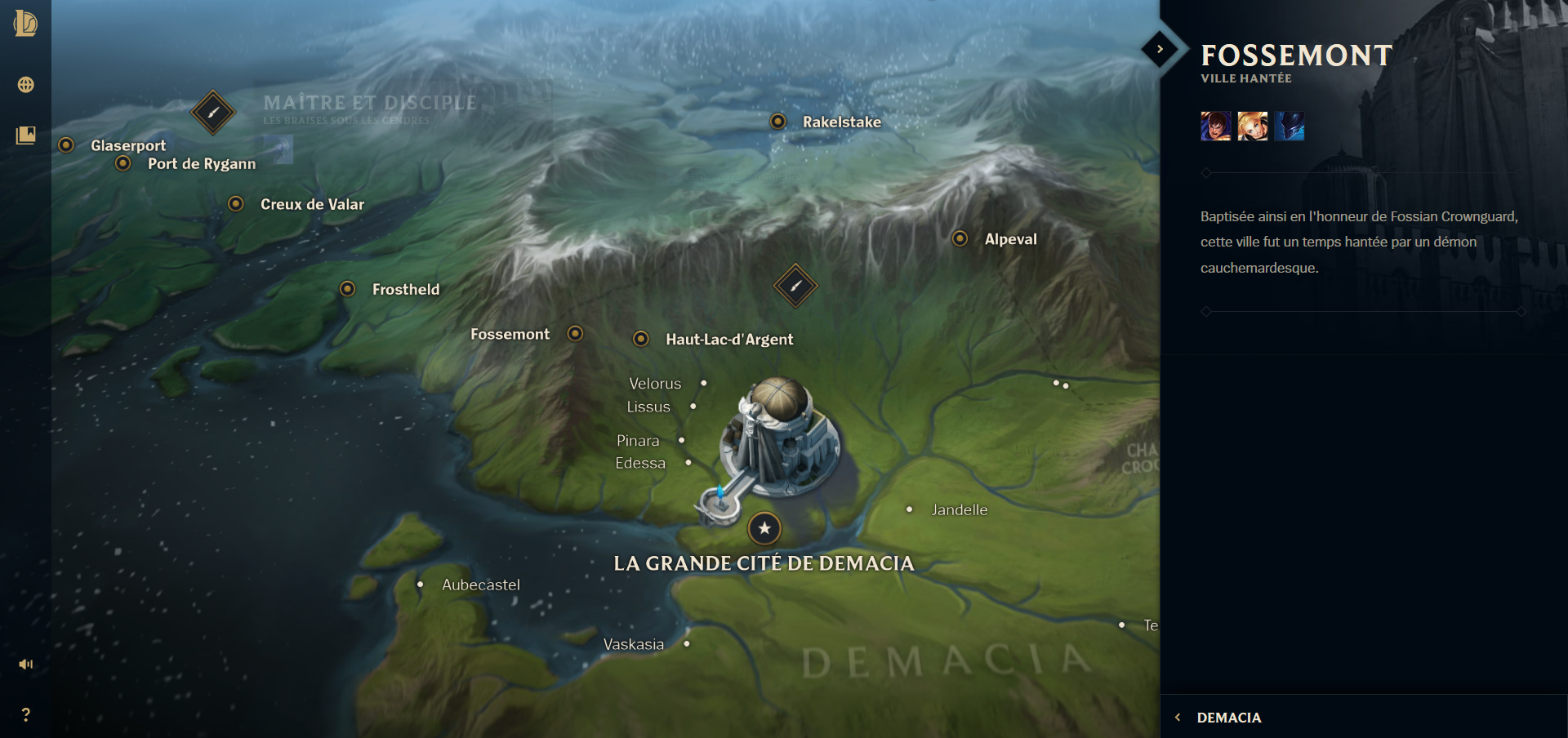Viewport: 1568px width, 738px height.
Task: Open help via the question mark icon
Action: point(25,716)
